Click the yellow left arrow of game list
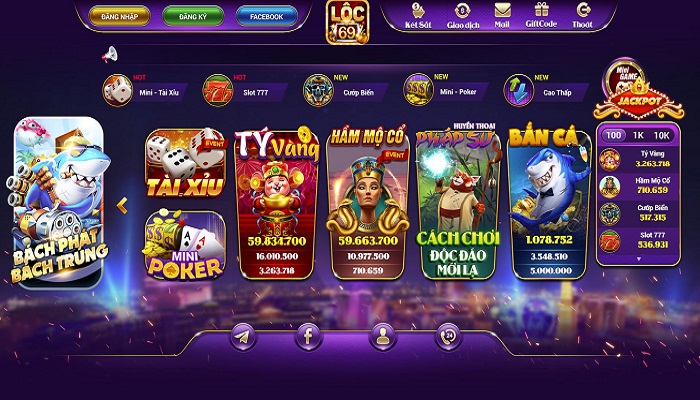Screen dimensions: 700x400 [x=122, y=205]
